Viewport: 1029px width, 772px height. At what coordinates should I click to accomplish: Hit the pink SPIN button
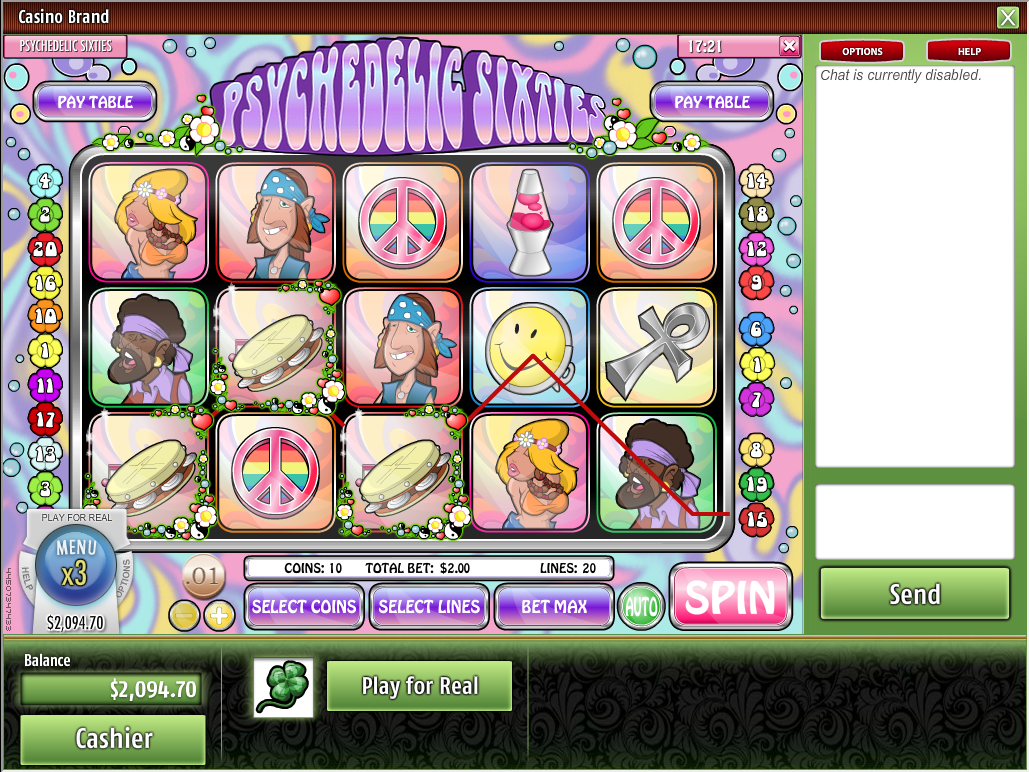730,597
